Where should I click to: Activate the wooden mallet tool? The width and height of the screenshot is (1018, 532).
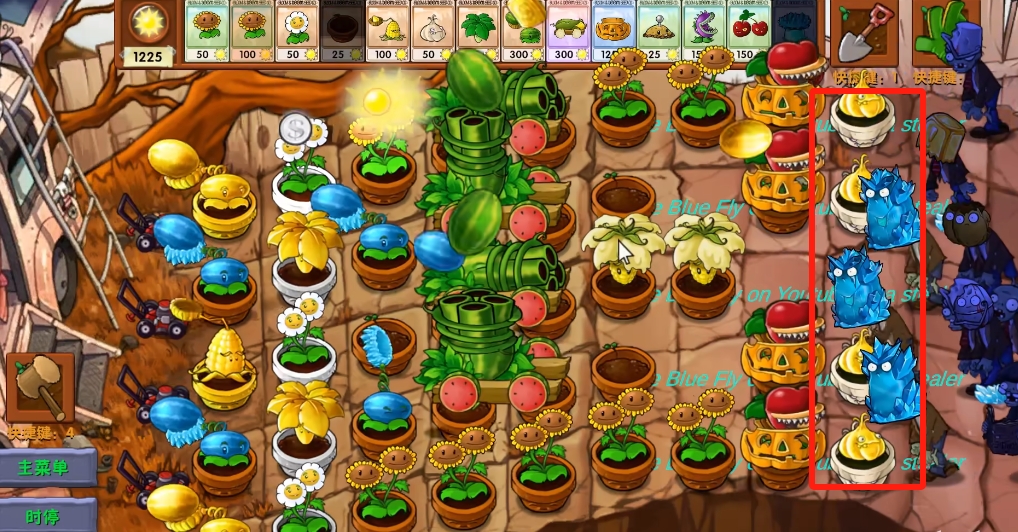[39, 385]
